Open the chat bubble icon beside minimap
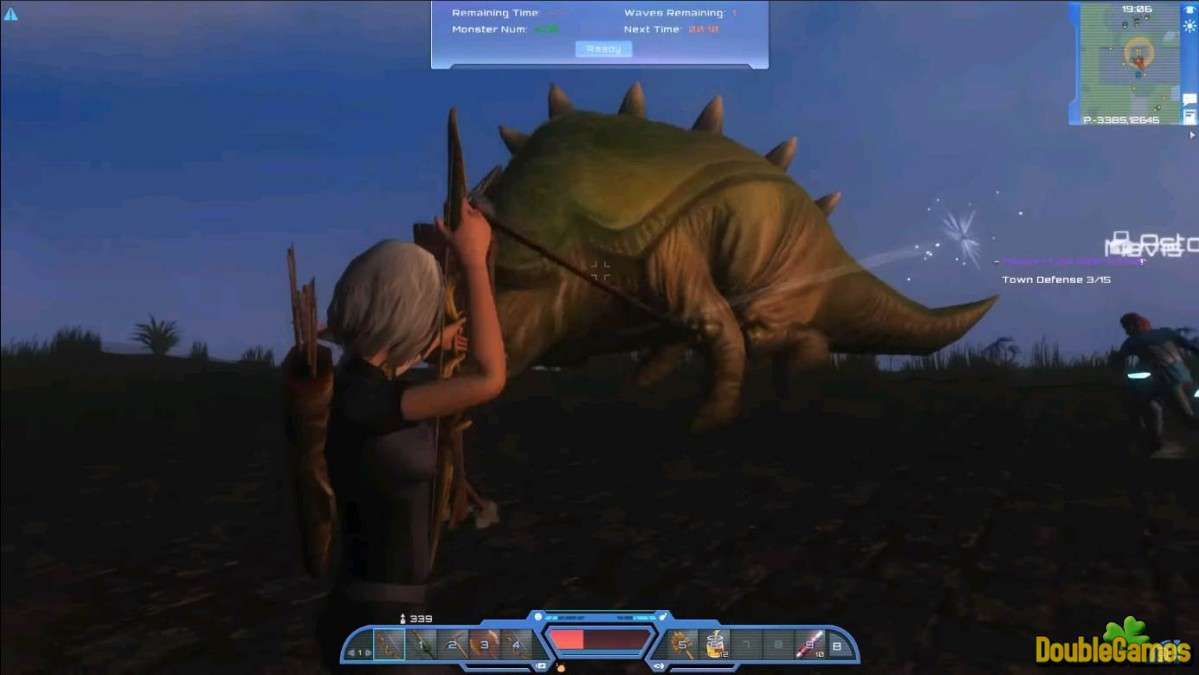This screenshot has height=675, width=1199. (x=1189, y=99)
